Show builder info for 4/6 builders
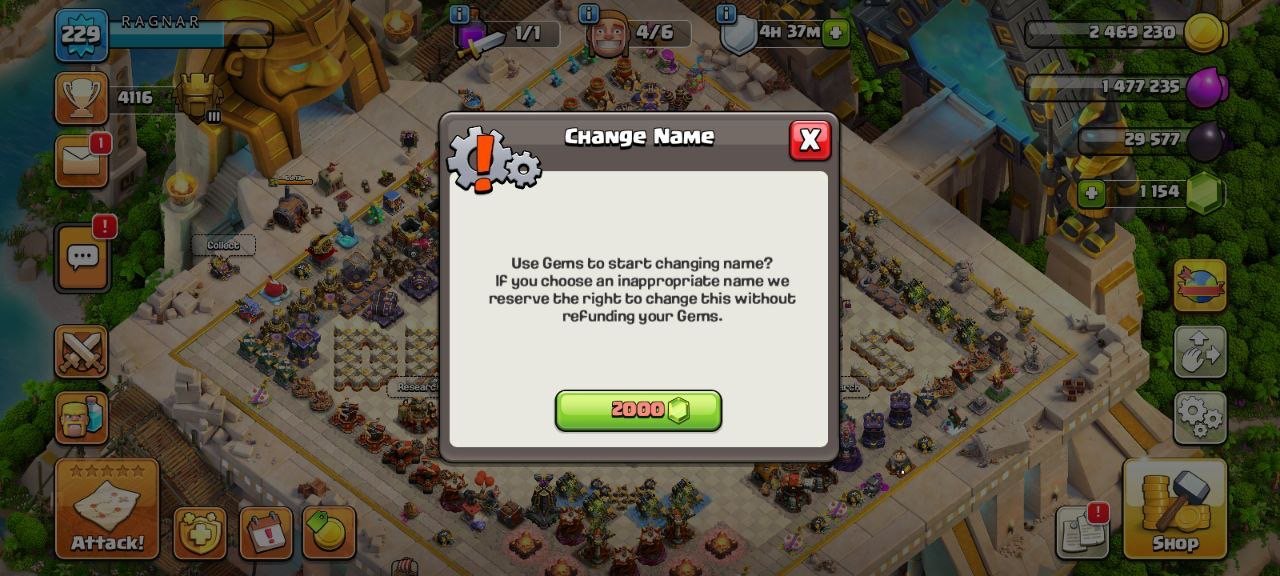Screen dimensions: 1280x576 589,14
